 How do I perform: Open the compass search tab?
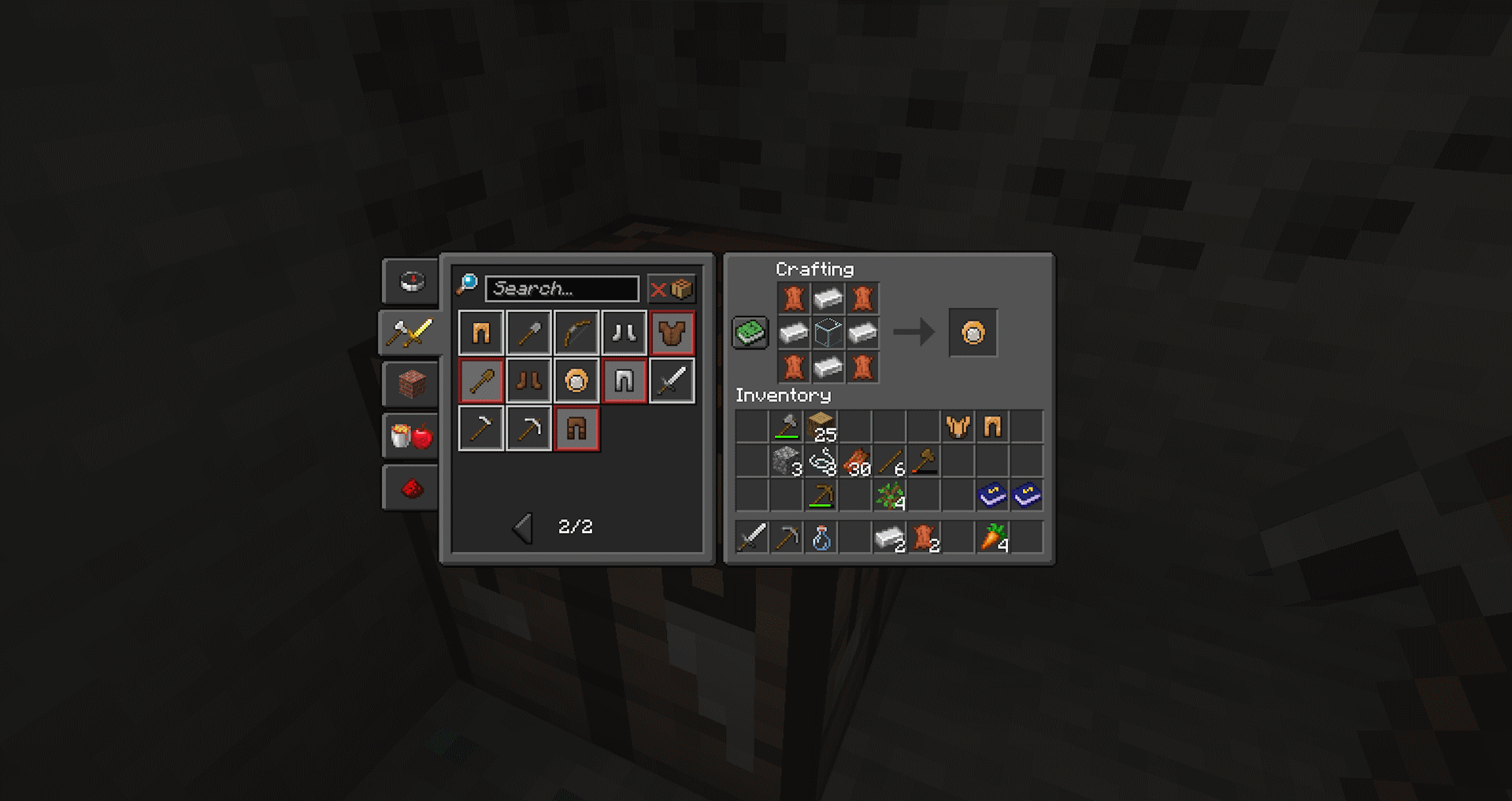[409, 280]
